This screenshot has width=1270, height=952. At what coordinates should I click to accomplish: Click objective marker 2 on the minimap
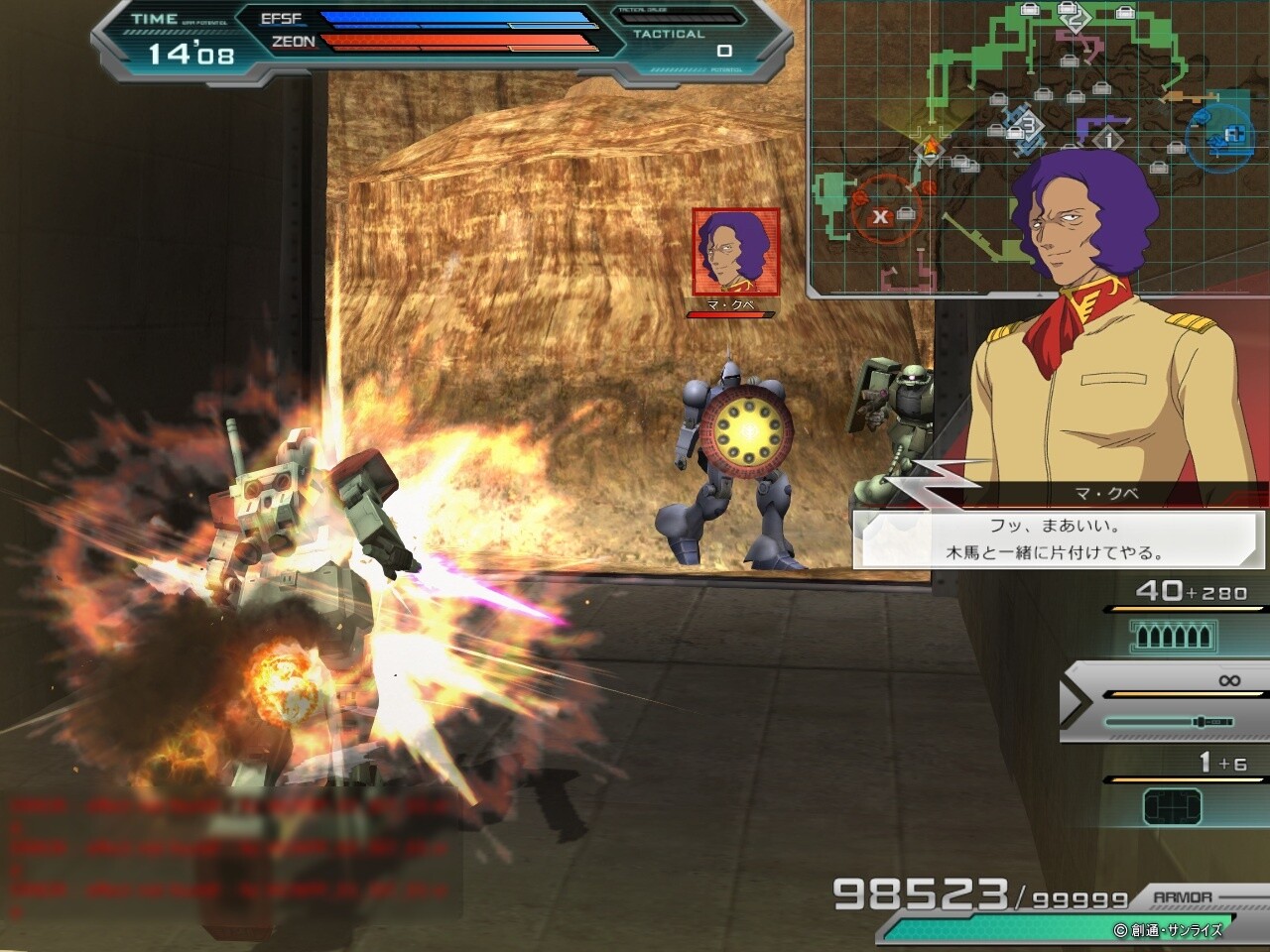[1076, 18]
